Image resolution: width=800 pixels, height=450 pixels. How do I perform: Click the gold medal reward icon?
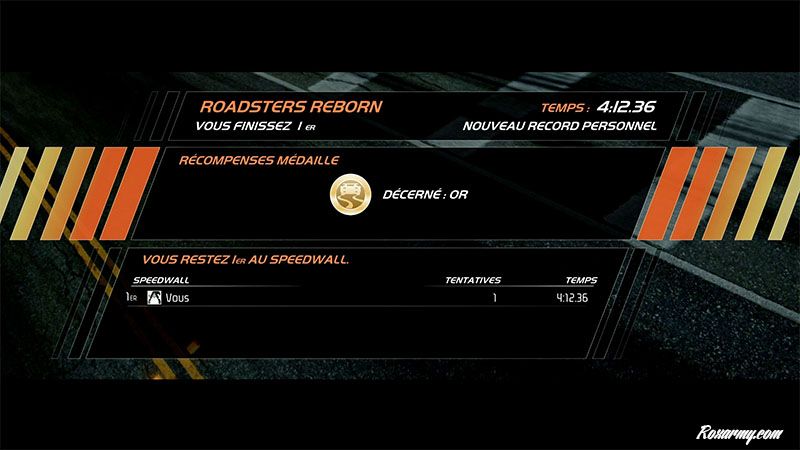pos(350,196)
